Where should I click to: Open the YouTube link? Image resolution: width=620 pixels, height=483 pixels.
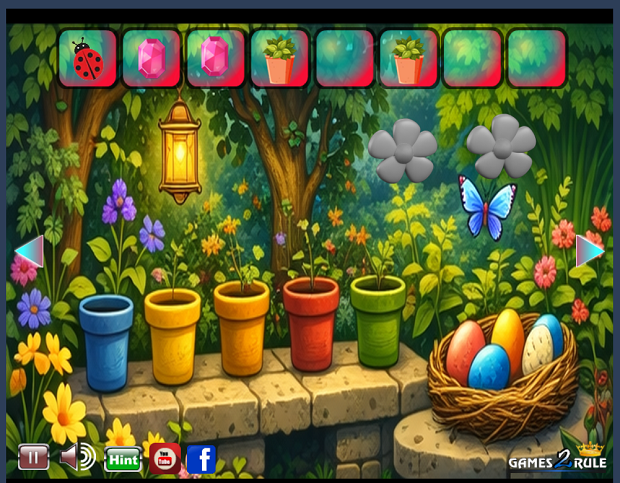(x=165, y=459)
